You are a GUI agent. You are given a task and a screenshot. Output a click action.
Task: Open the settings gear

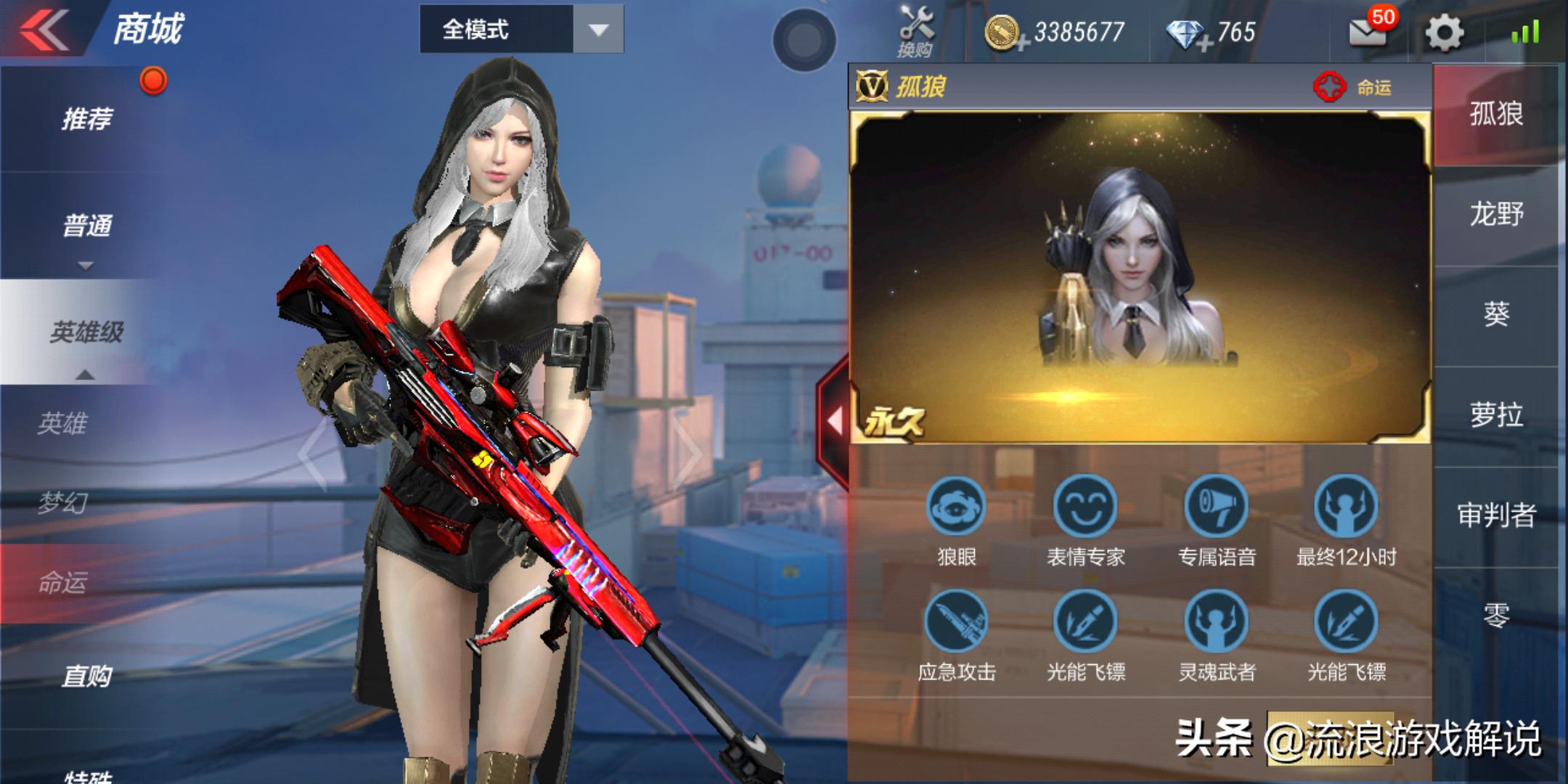tap(1444, 33)
